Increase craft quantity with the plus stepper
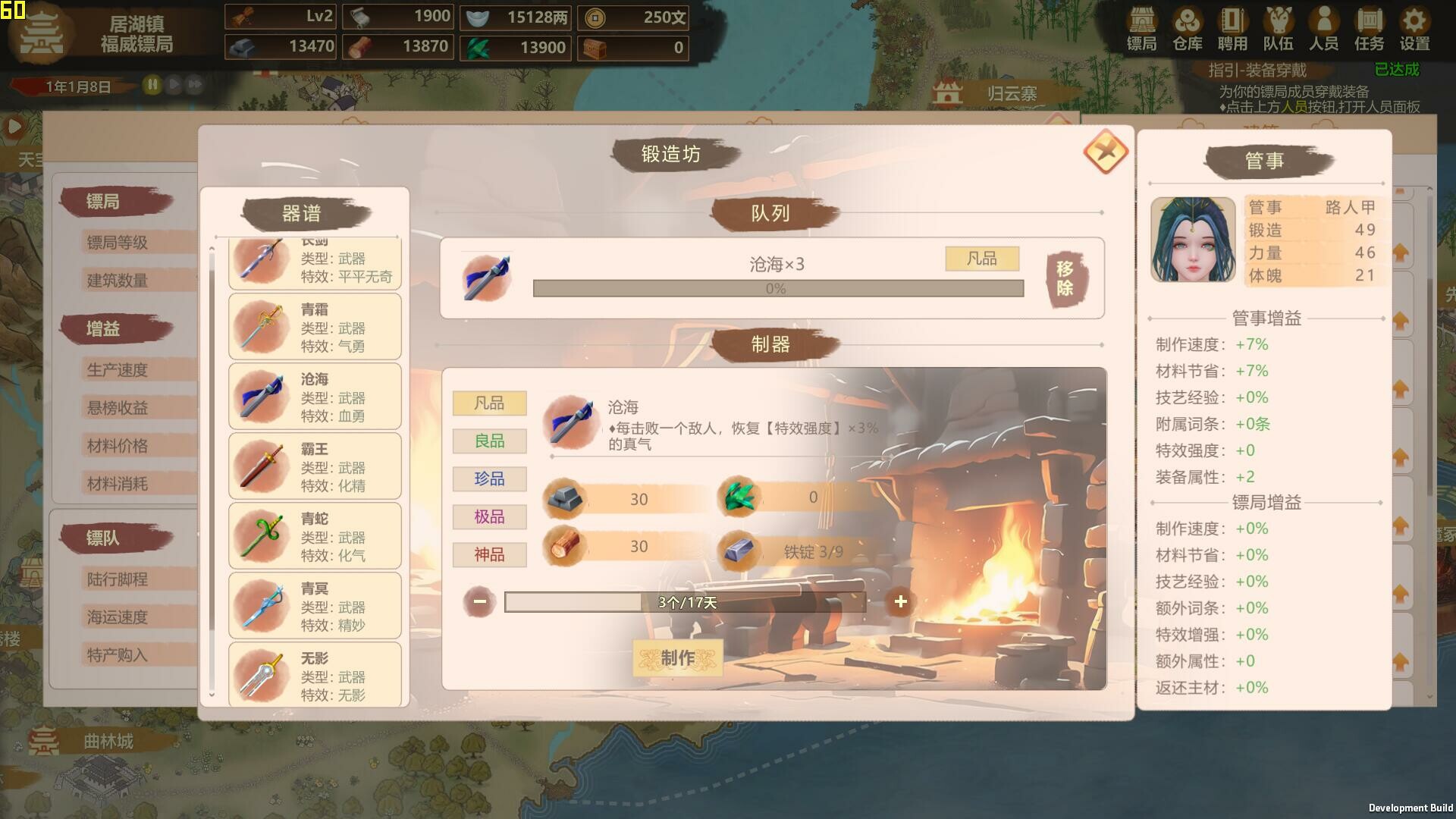Screen dimensions: 1456x819 click(900, 601)
